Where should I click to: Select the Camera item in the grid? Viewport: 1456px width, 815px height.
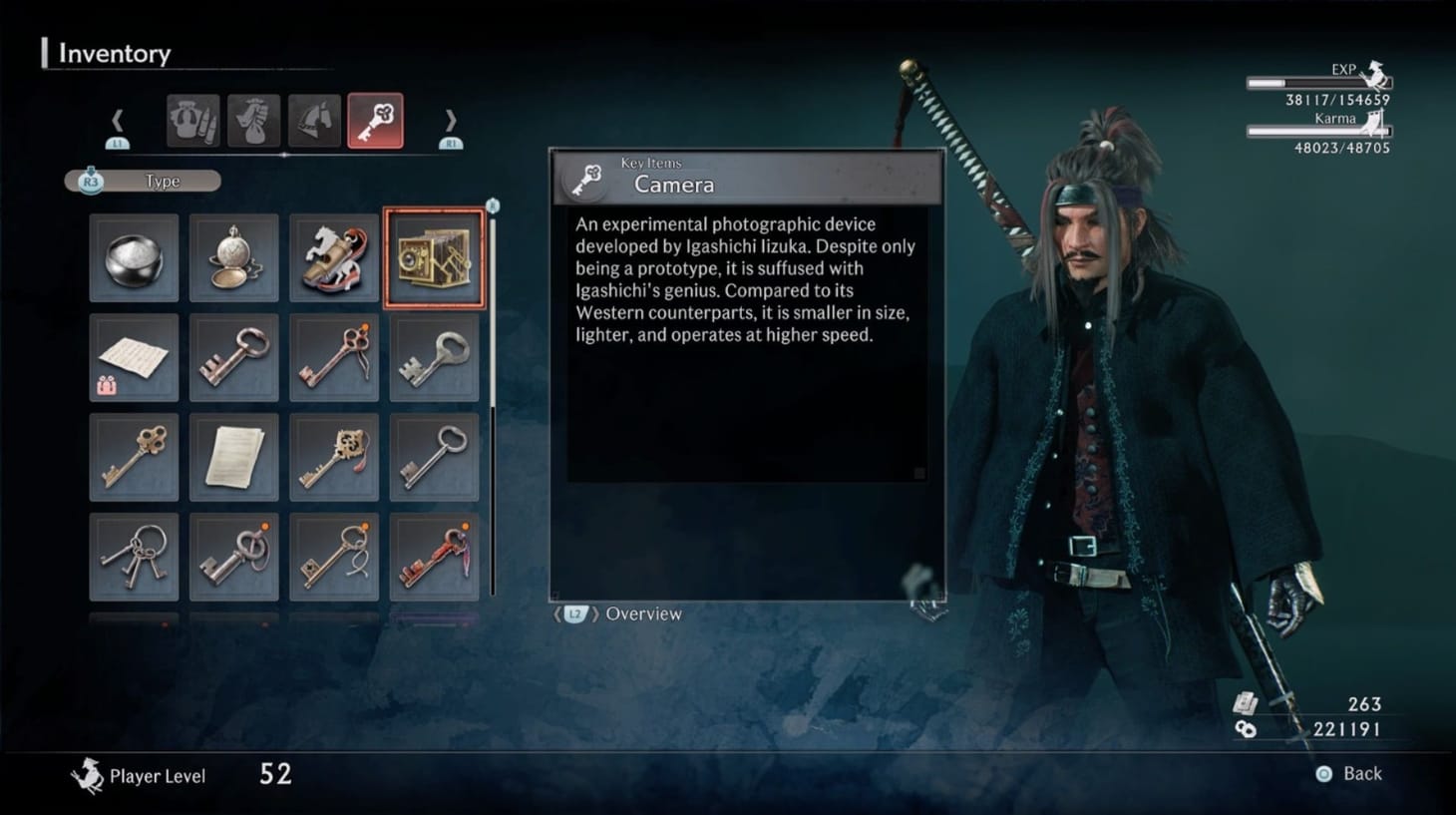point(434,257)
